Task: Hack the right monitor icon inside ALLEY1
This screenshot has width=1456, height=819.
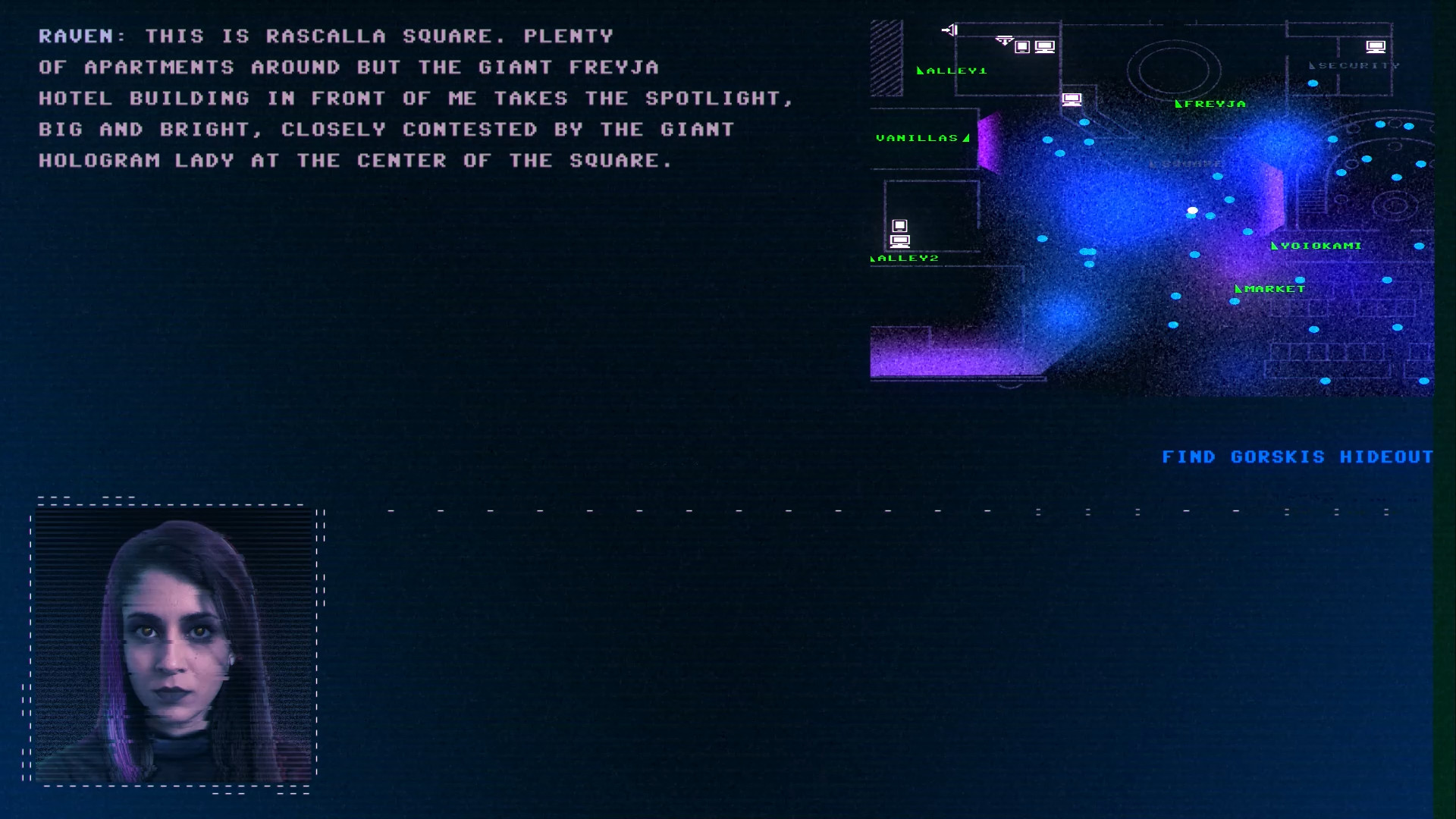Action: [x=1044, y=46]
